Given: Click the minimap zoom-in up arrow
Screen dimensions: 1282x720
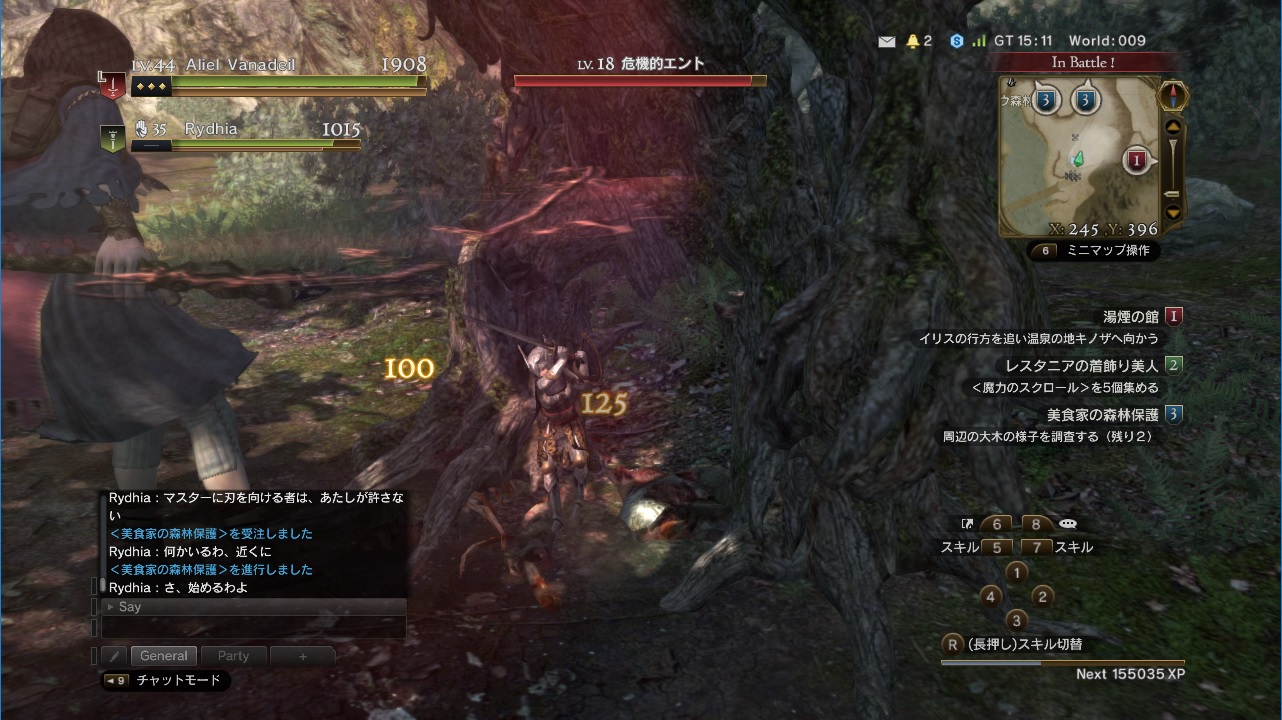Looking at the screenshot, I should pos(1173,126).
